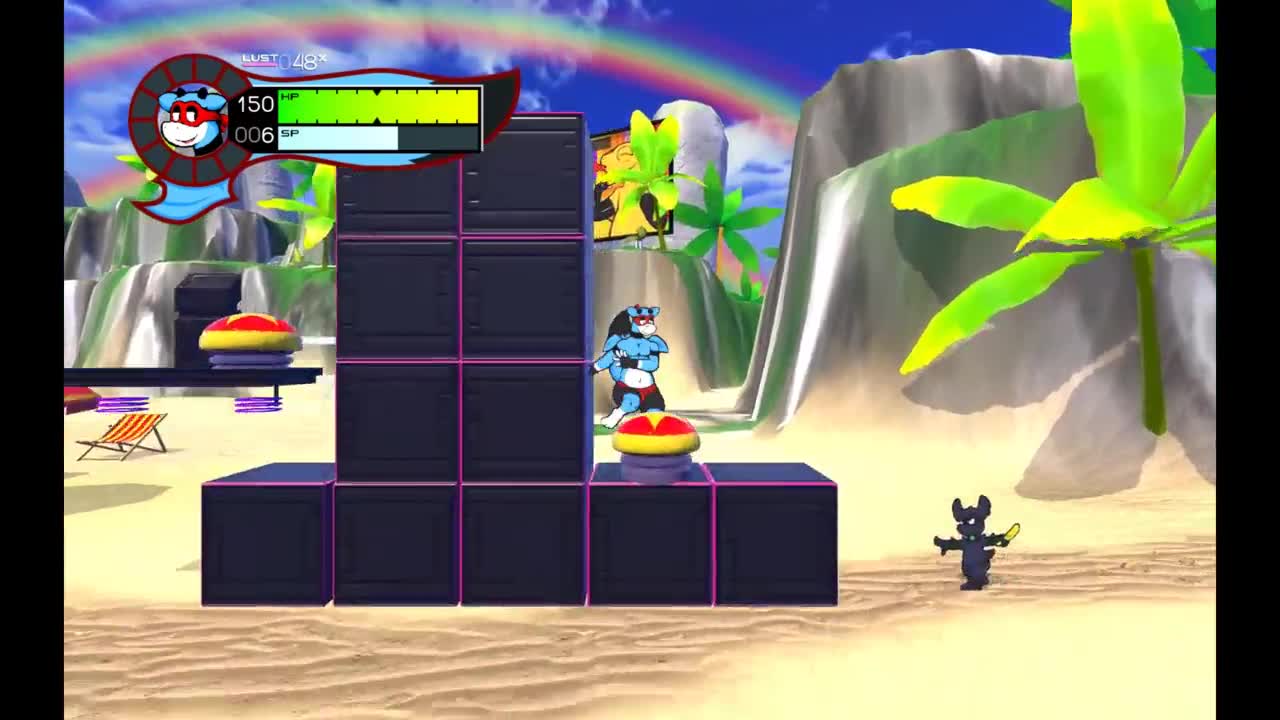Click the blue character portrait in the HUD

coord(191,119)
